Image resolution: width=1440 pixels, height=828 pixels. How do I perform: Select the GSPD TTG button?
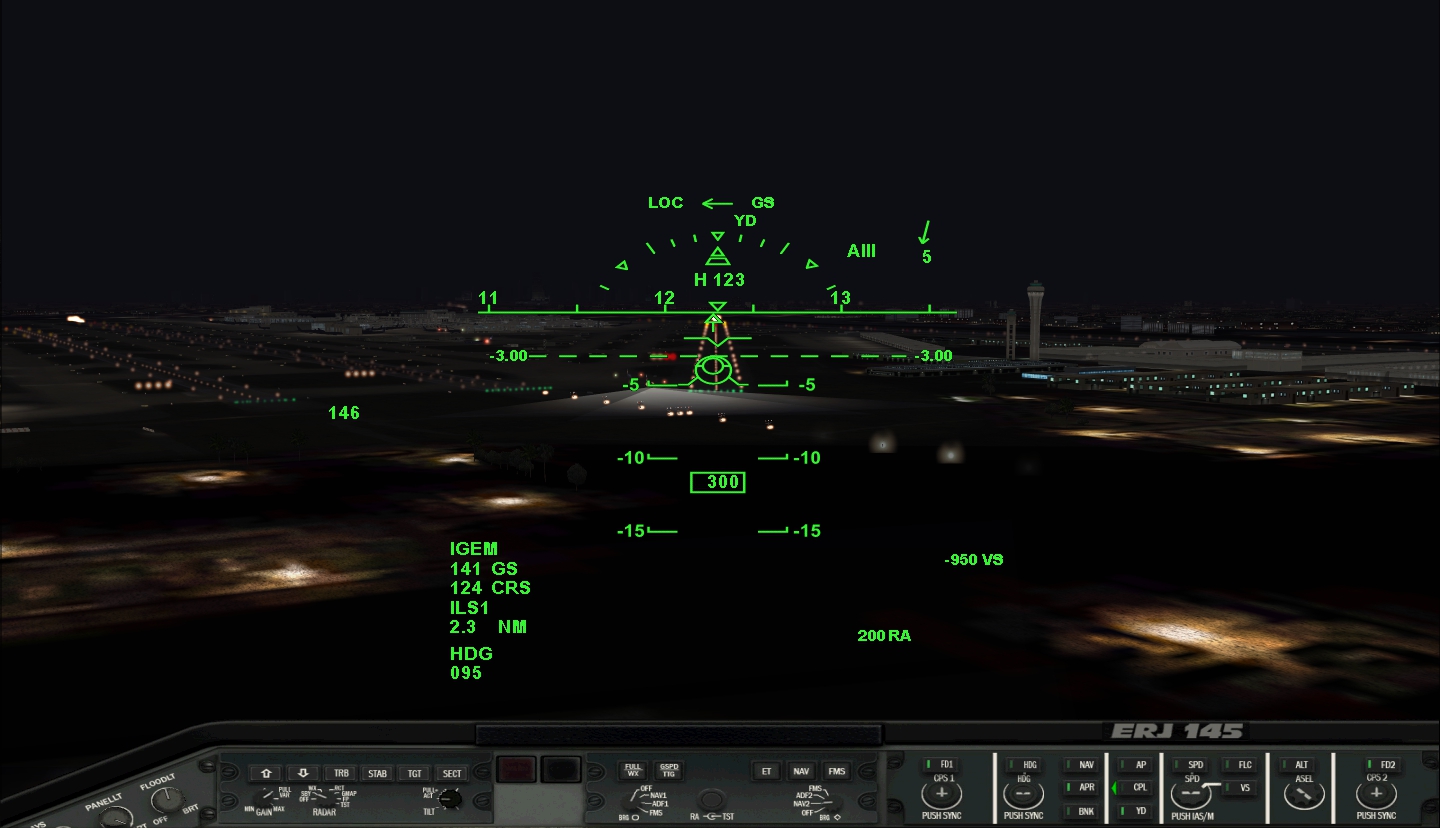coord(668,770)
